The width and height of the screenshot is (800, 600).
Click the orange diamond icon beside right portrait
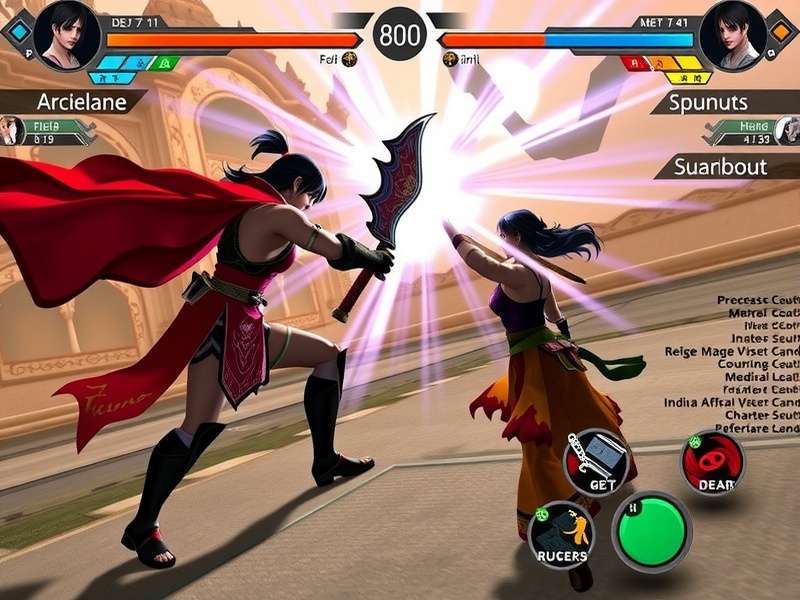pyautogui.click(x=781, y=30)
